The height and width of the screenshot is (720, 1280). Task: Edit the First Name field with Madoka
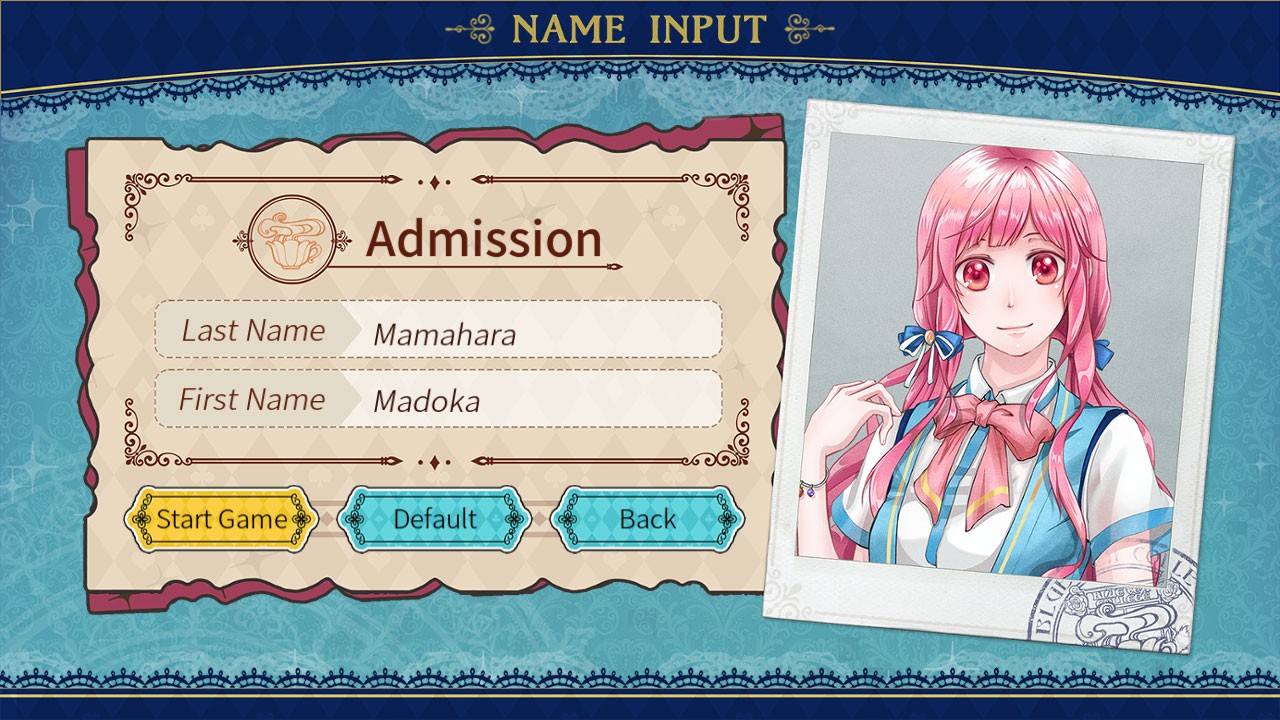point(530,400)
